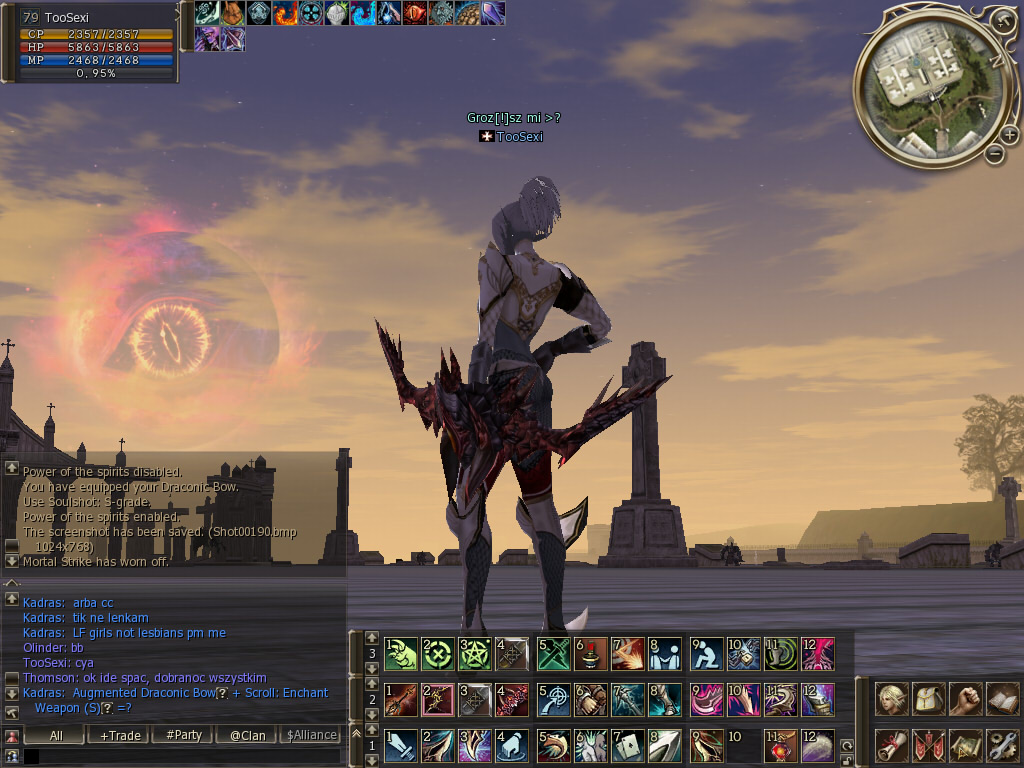Show the All chat tab
Viewport: 1024px width, 768px height.
point(56,735)
